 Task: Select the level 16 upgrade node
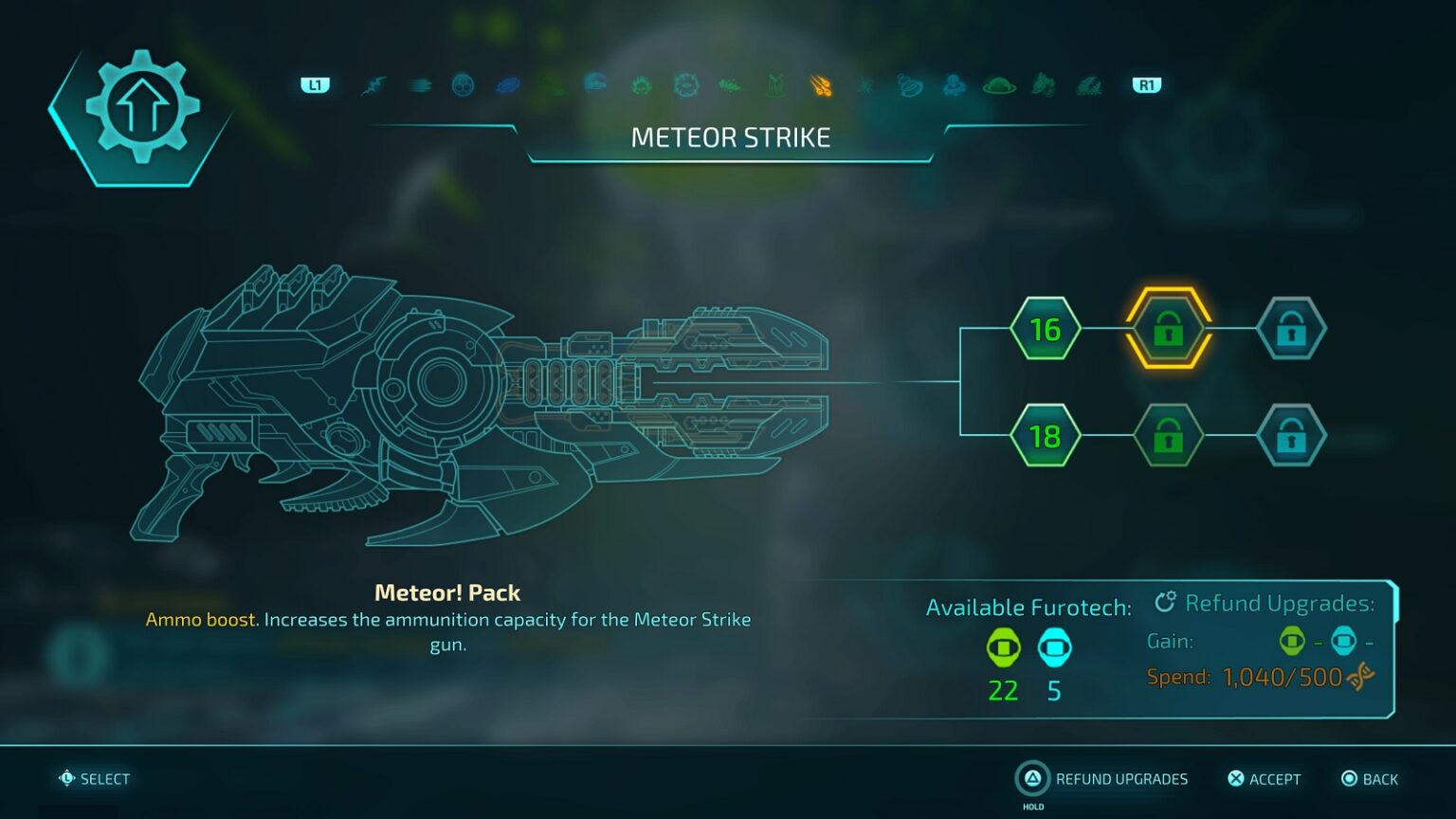pos(1045,329)
